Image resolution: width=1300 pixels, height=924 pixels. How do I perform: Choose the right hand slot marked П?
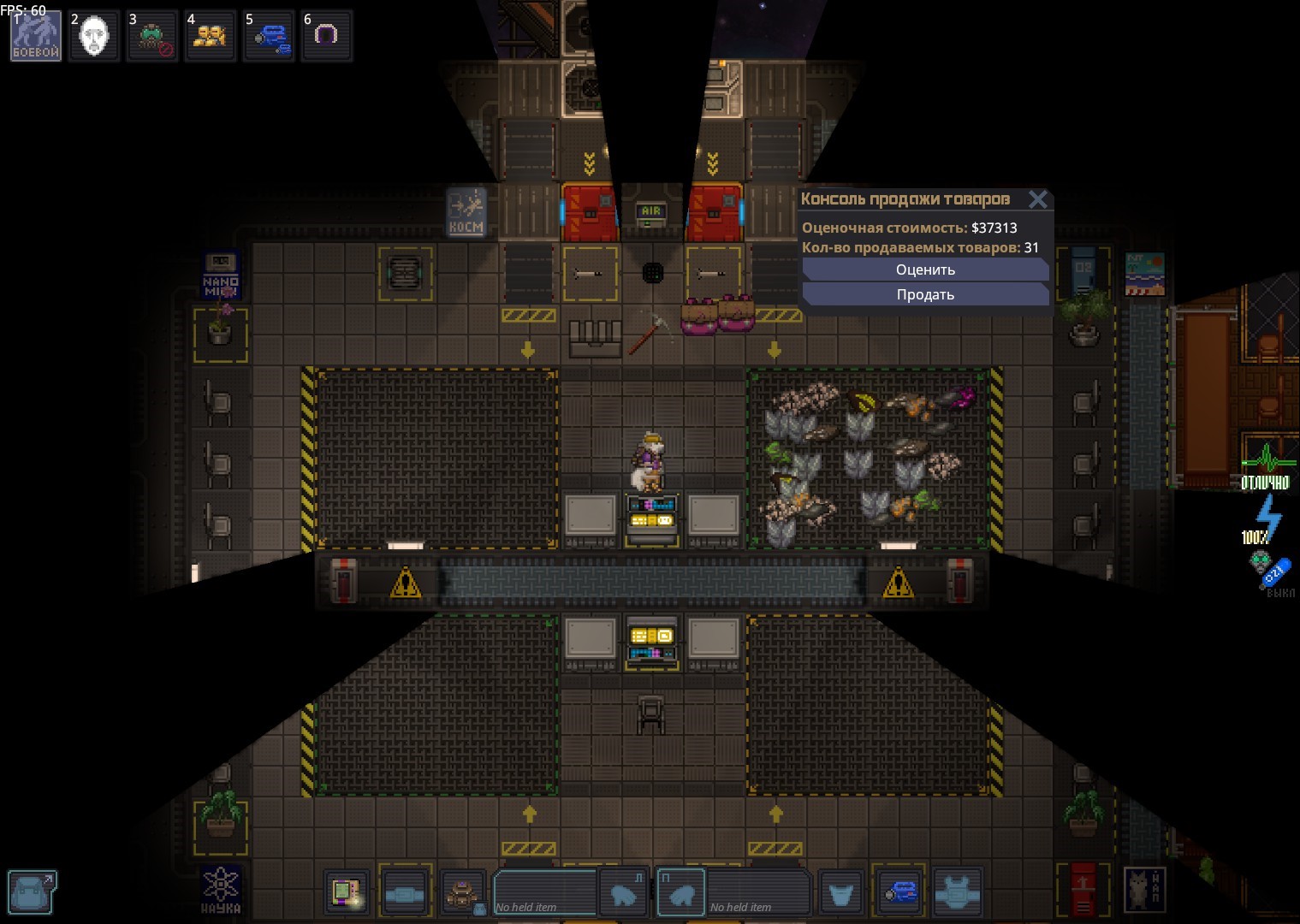point(681,894)
